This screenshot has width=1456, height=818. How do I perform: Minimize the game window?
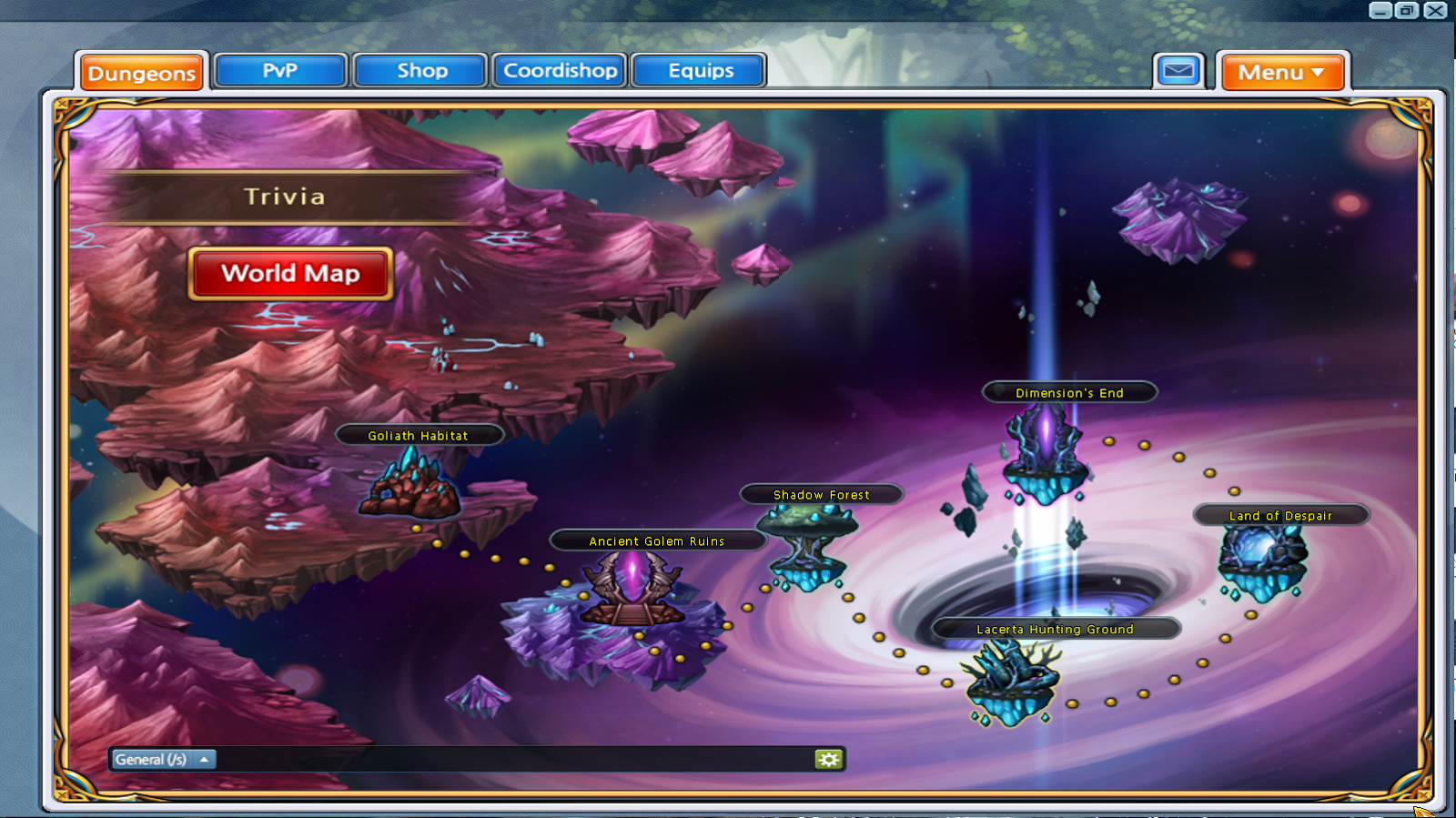pos(1379,10)
